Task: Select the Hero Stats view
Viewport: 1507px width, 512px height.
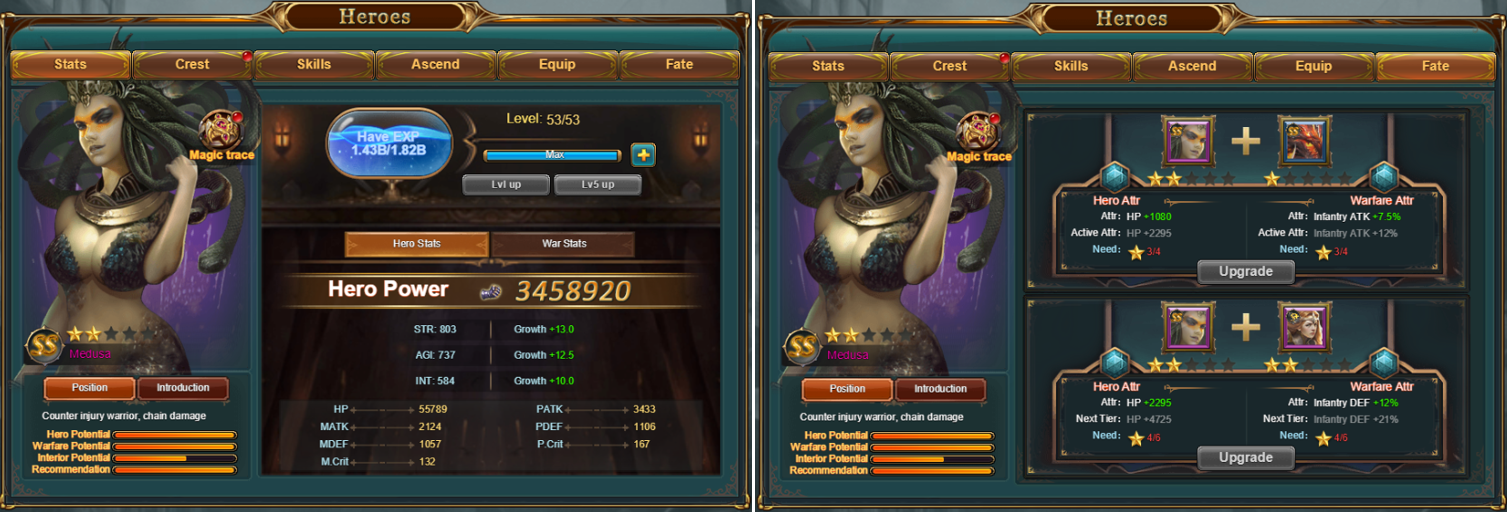Action: pos(417,244)
